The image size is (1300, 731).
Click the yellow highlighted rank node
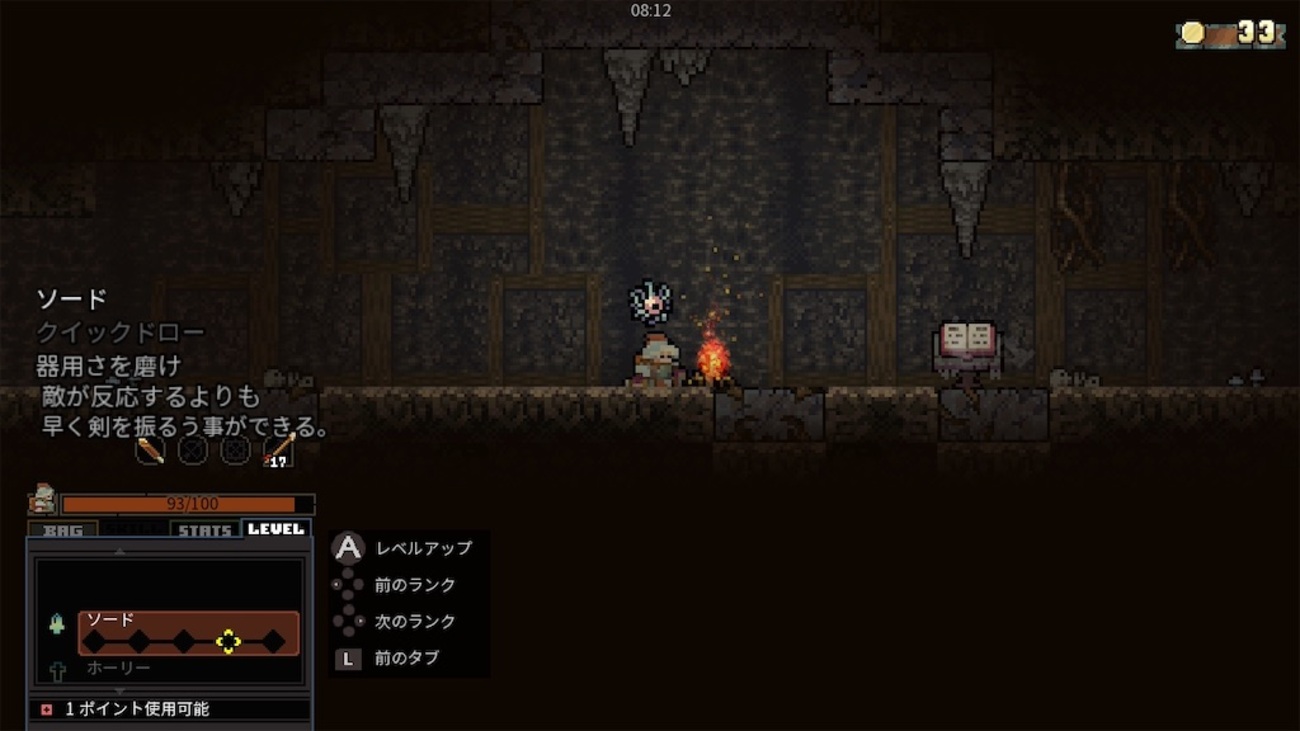tap(228, 642)
